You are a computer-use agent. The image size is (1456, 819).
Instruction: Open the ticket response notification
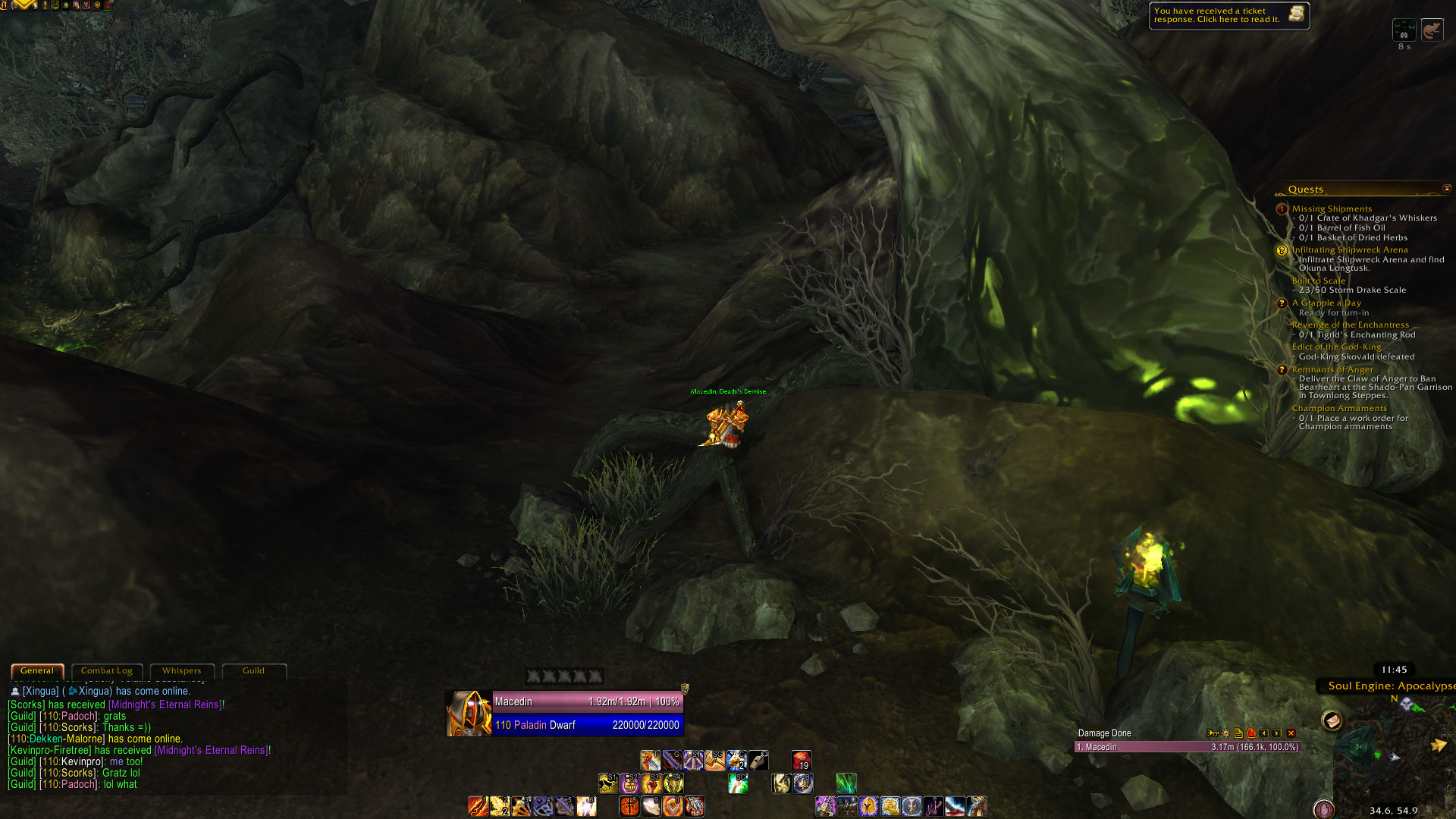point(1228,15)
